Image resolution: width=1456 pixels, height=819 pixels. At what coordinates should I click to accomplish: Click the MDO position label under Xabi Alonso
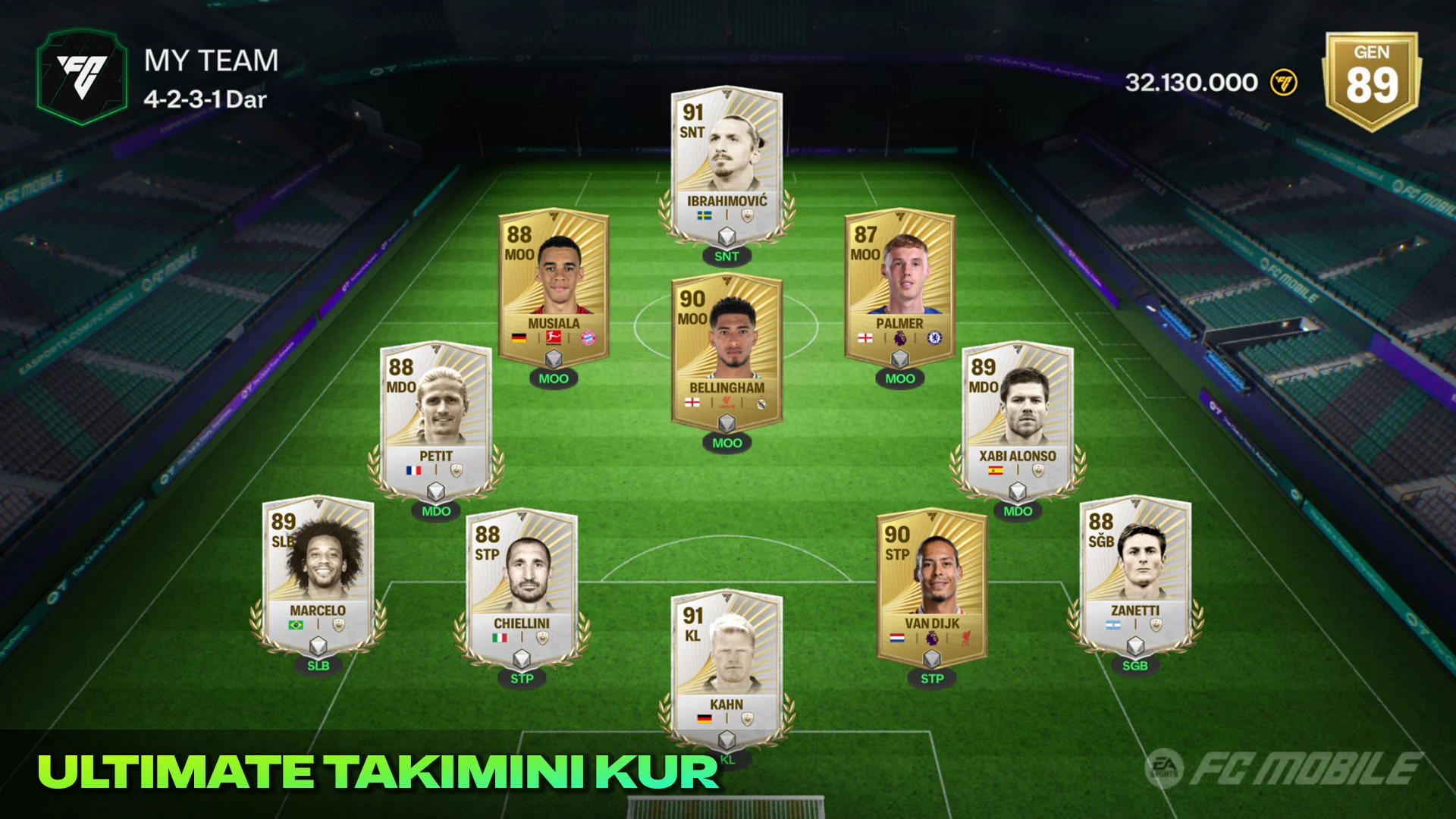click(1017, 512)
